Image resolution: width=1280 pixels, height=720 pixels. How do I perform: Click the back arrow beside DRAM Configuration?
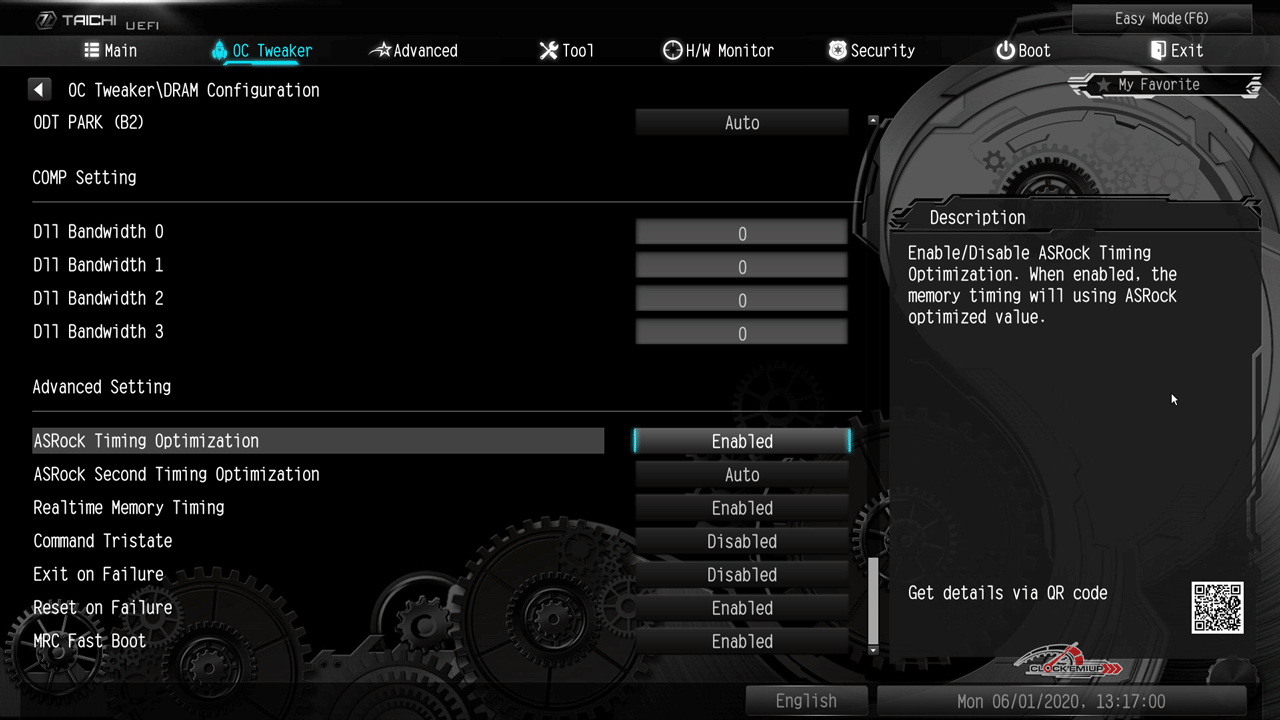39,90
